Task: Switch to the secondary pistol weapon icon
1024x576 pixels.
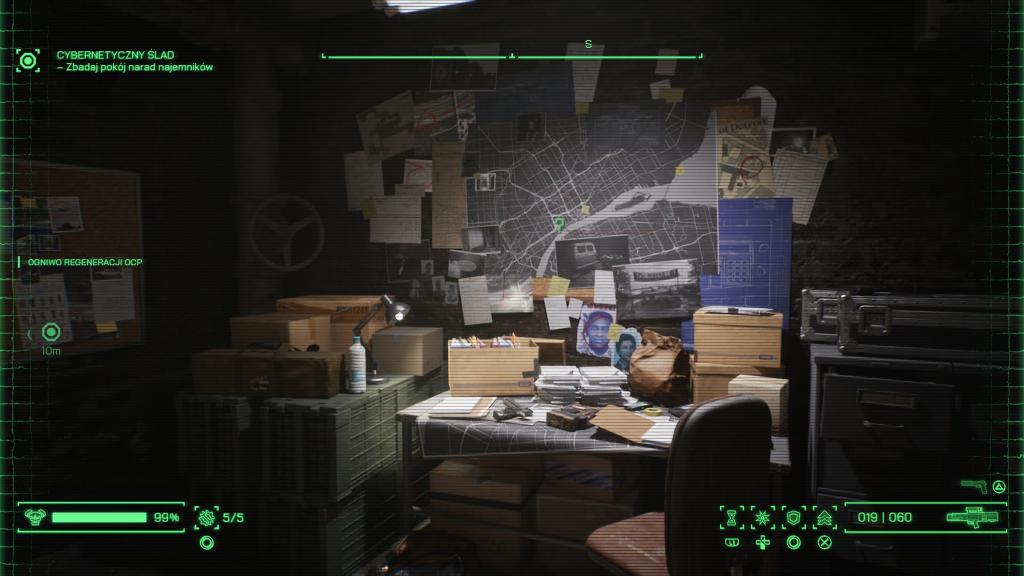Action: click(x=973, y=486)
